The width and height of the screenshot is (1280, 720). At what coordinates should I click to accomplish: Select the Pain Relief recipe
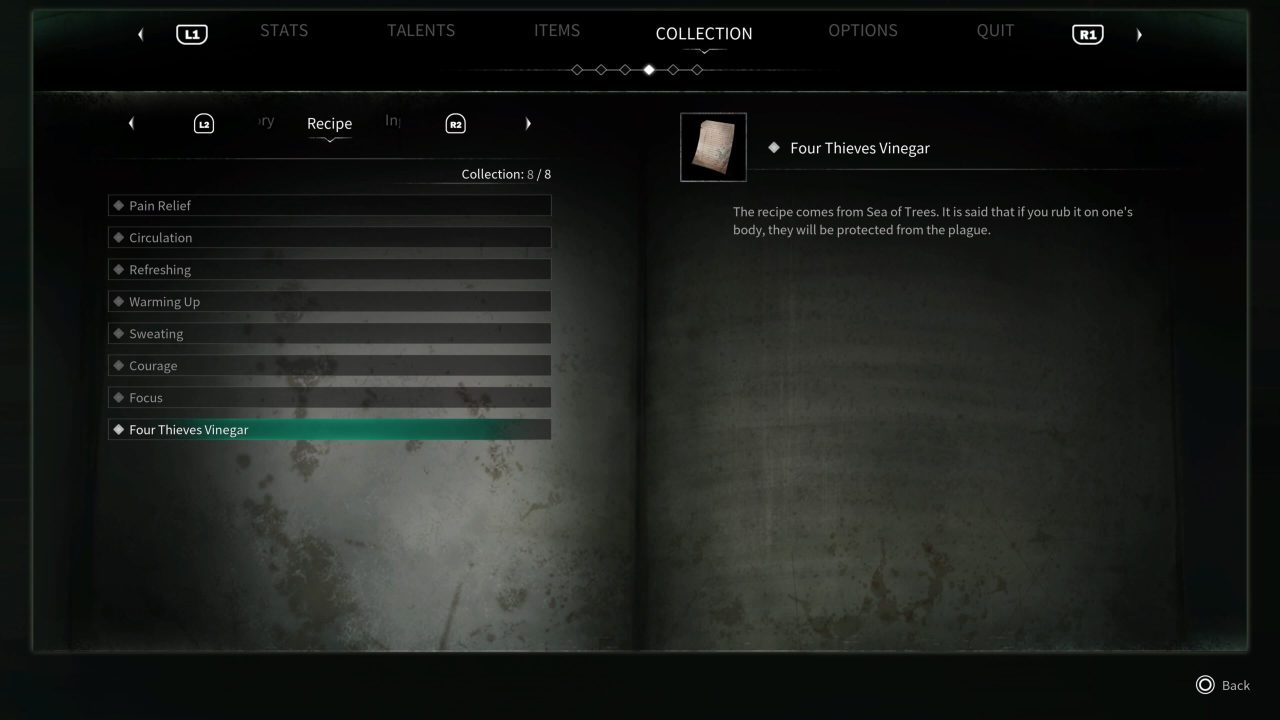click(330, 205)
